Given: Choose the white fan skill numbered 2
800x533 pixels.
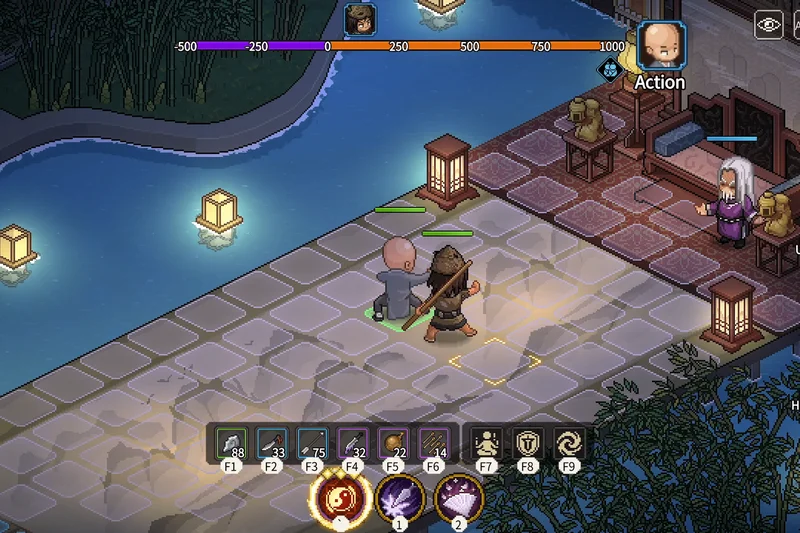Looking at the screenshot, I should click(459, 497).
